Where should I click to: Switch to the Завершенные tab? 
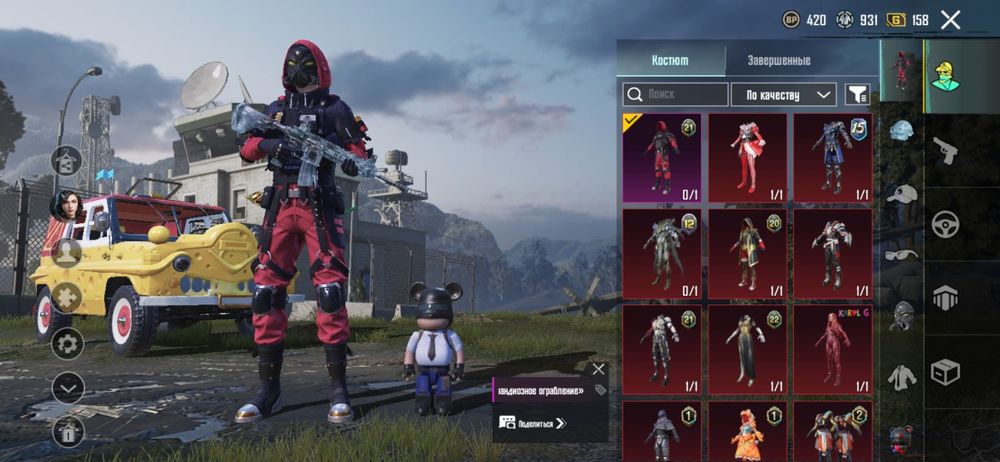pyautogui.click(x=779, y=60)
